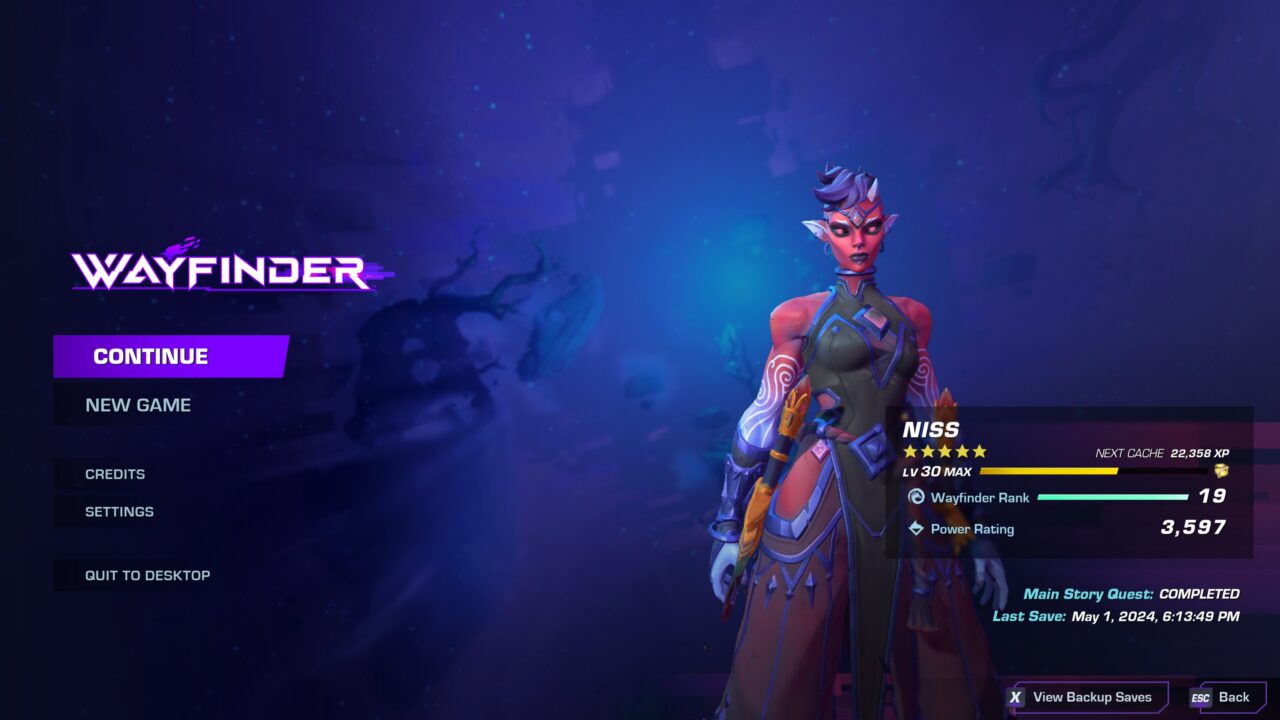
Task: Open SETTINGS from the main menu
Action: (x=120, y=511)
